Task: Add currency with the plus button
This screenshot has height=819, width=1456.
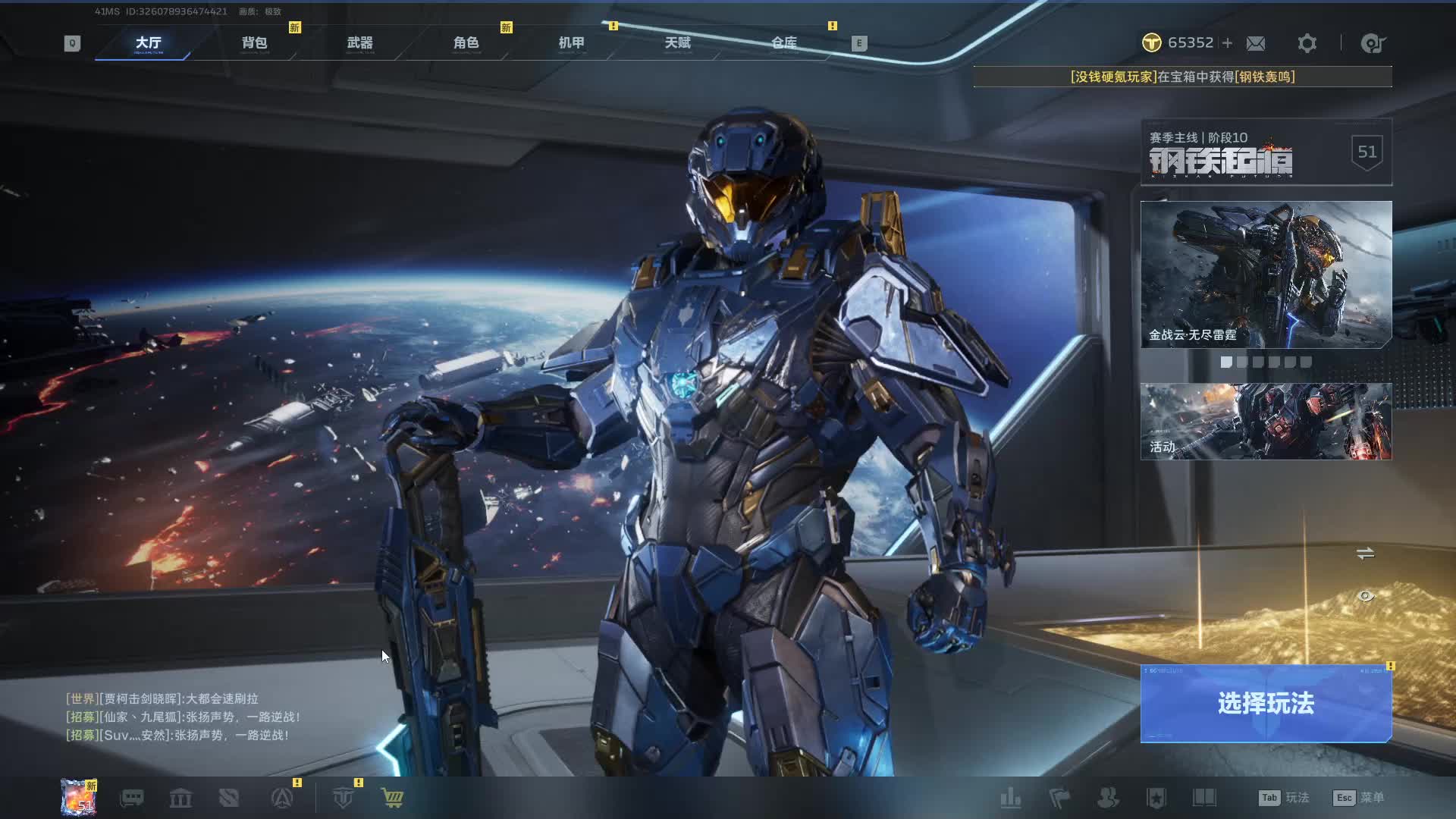Action: (1227, 43)
